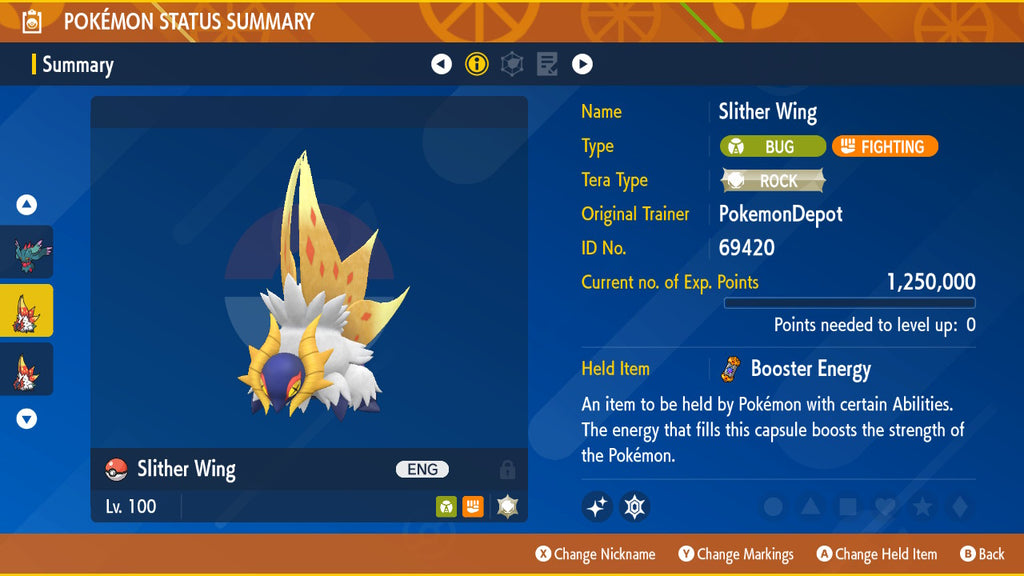
Task: Click the shiny sparkle icon
Action: 597,507
